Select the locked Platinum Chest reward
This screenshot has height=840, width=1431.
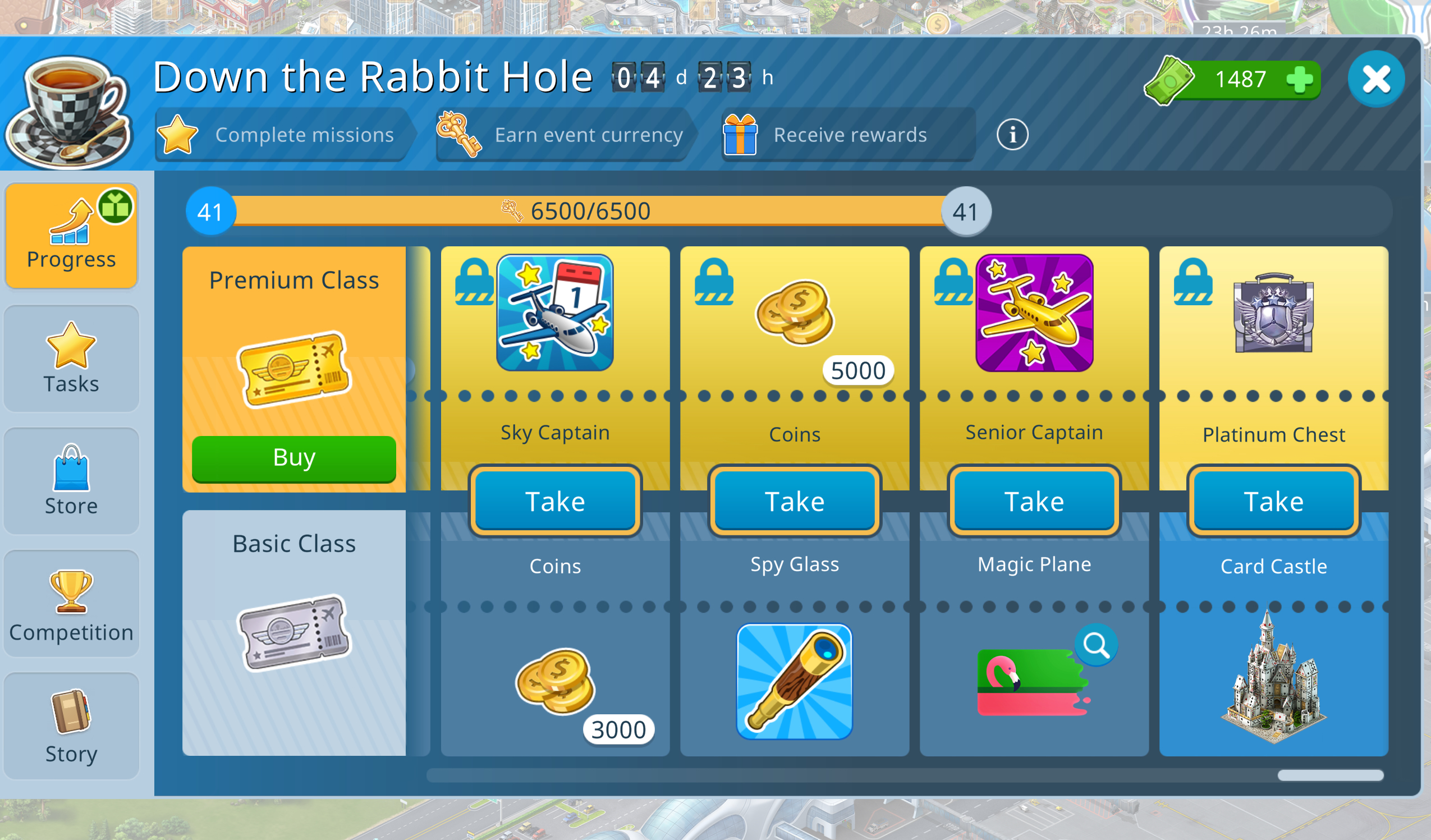[1274, 313]
